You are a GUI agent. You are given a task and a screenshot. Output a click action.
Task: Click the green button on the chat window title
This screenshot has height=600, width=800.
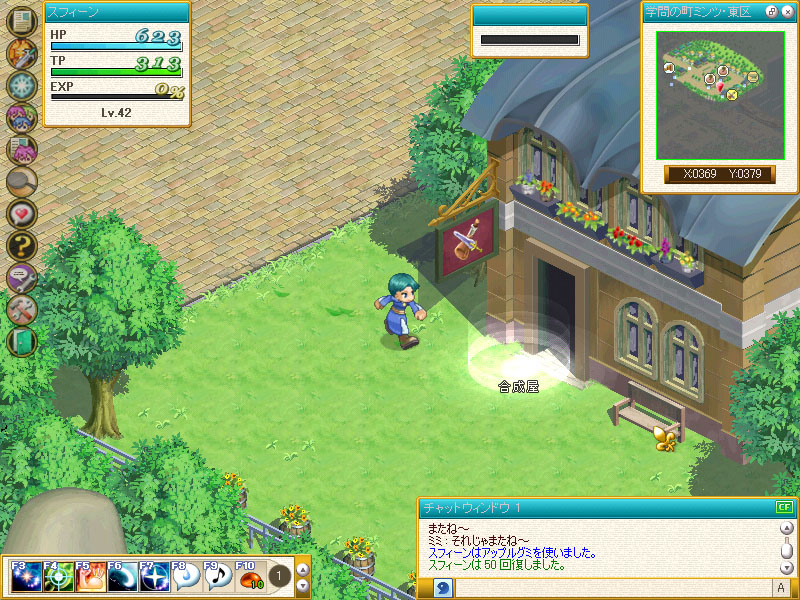(783, 508)
